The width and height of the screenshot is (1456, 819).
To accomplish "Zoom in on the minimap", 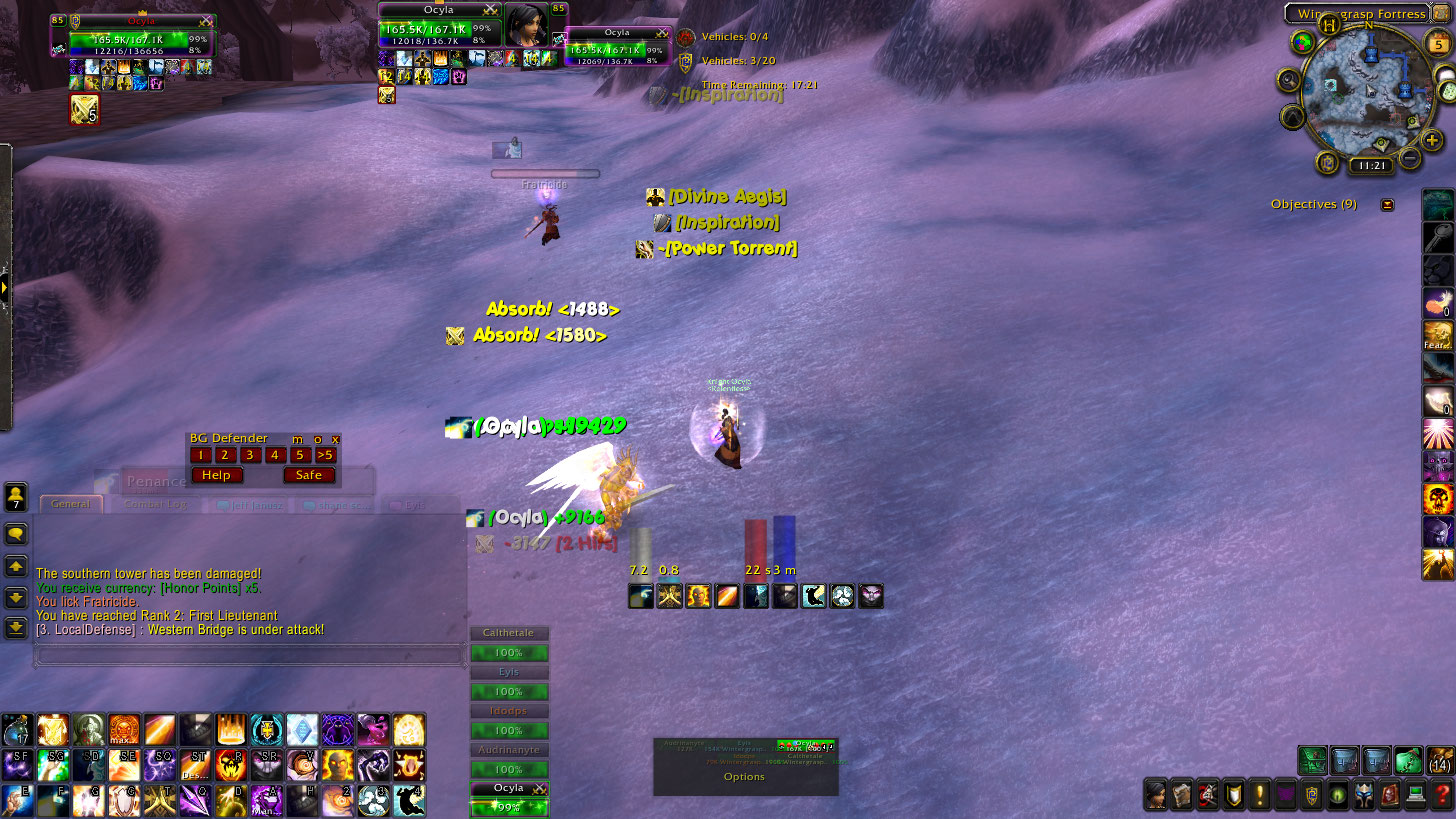I will (x=1432, y=140).
